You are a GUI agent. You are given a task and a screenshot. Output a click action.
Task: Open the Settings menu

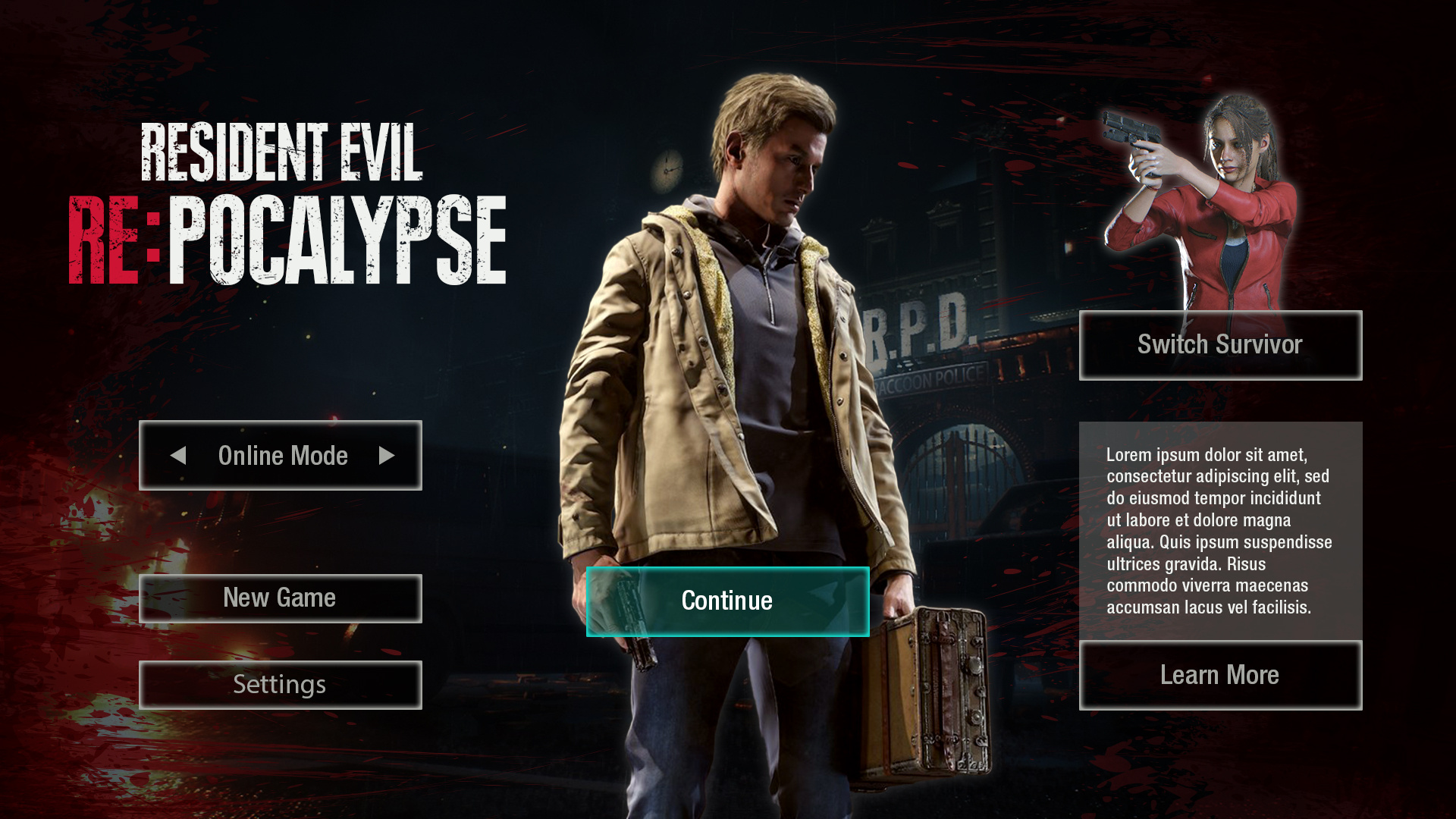click(x=280, y=685)
